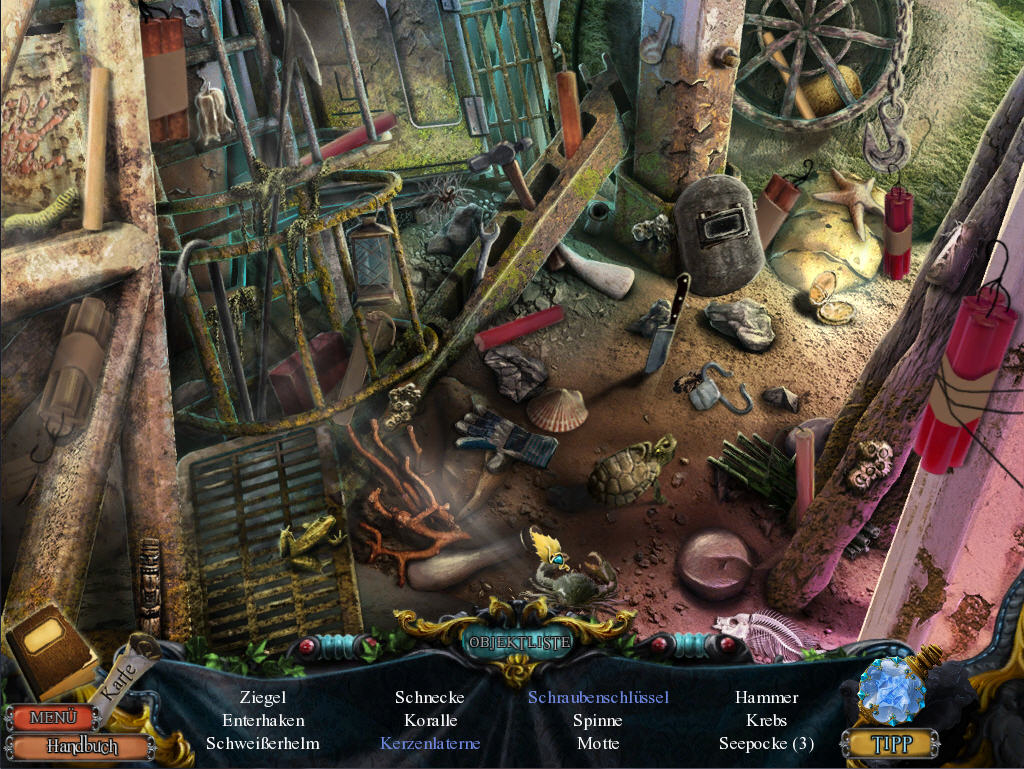Select the Krebs list entry
This screenshot has height=769, width=1024.
click(x=766, y=720)
